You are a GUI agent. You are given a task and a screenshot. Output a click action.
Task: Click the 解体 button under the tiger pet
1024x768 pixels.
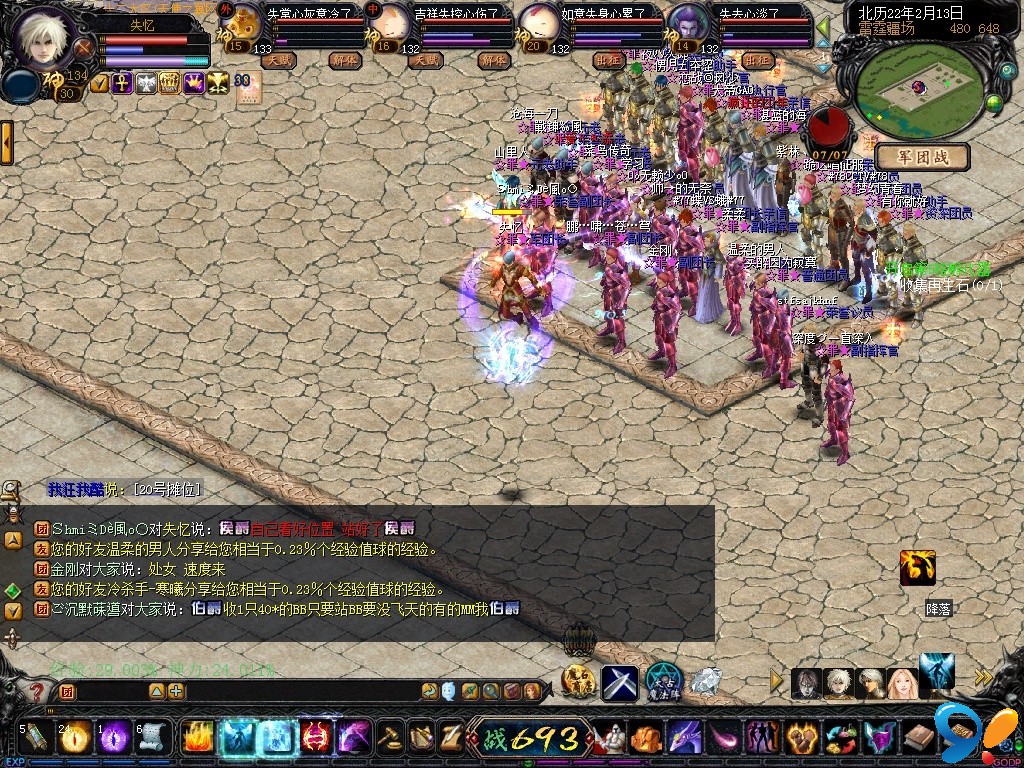(345, 60)
